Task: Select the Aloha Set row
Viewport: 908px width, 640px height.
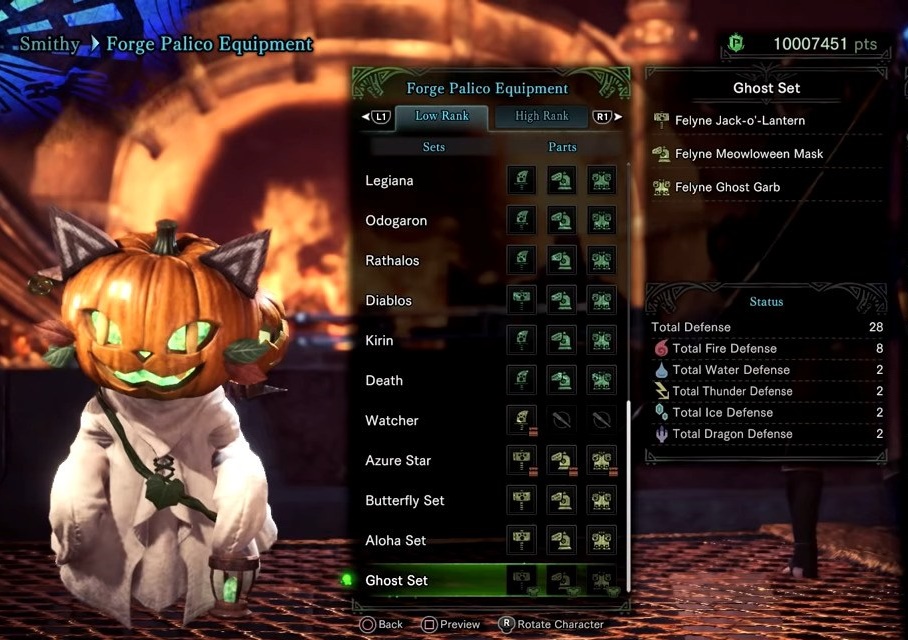Action: [x=396, y=541]
